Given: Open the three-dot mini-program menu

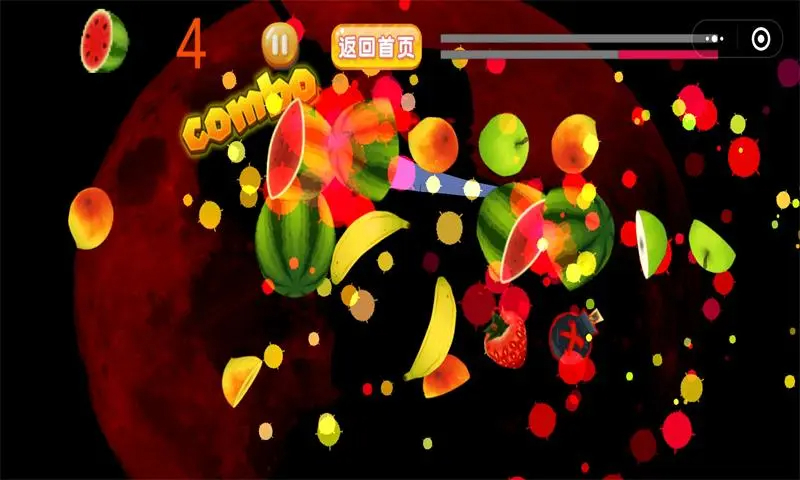Looking at the screenshot, I should click(713, 39).
